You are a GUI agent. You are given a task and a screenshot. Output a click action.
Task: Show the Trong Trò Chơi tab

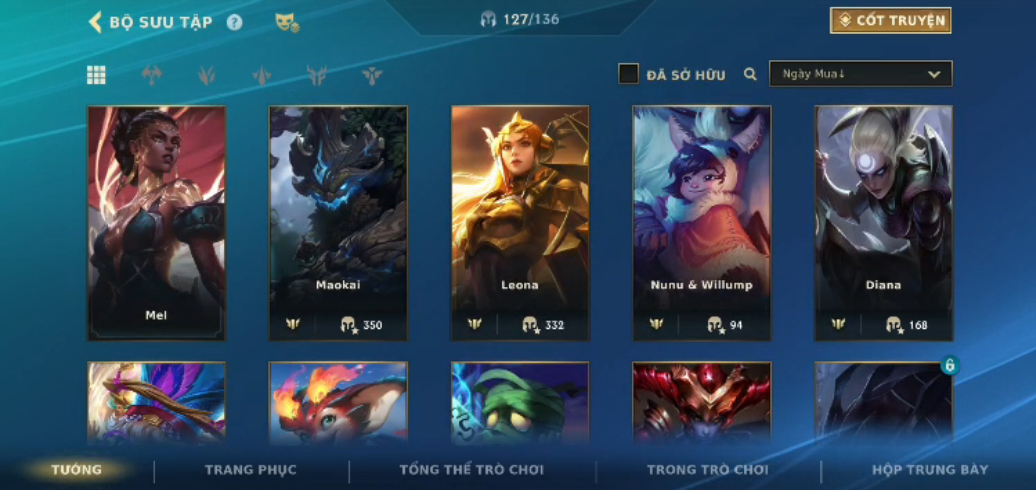tap(707, 470)
